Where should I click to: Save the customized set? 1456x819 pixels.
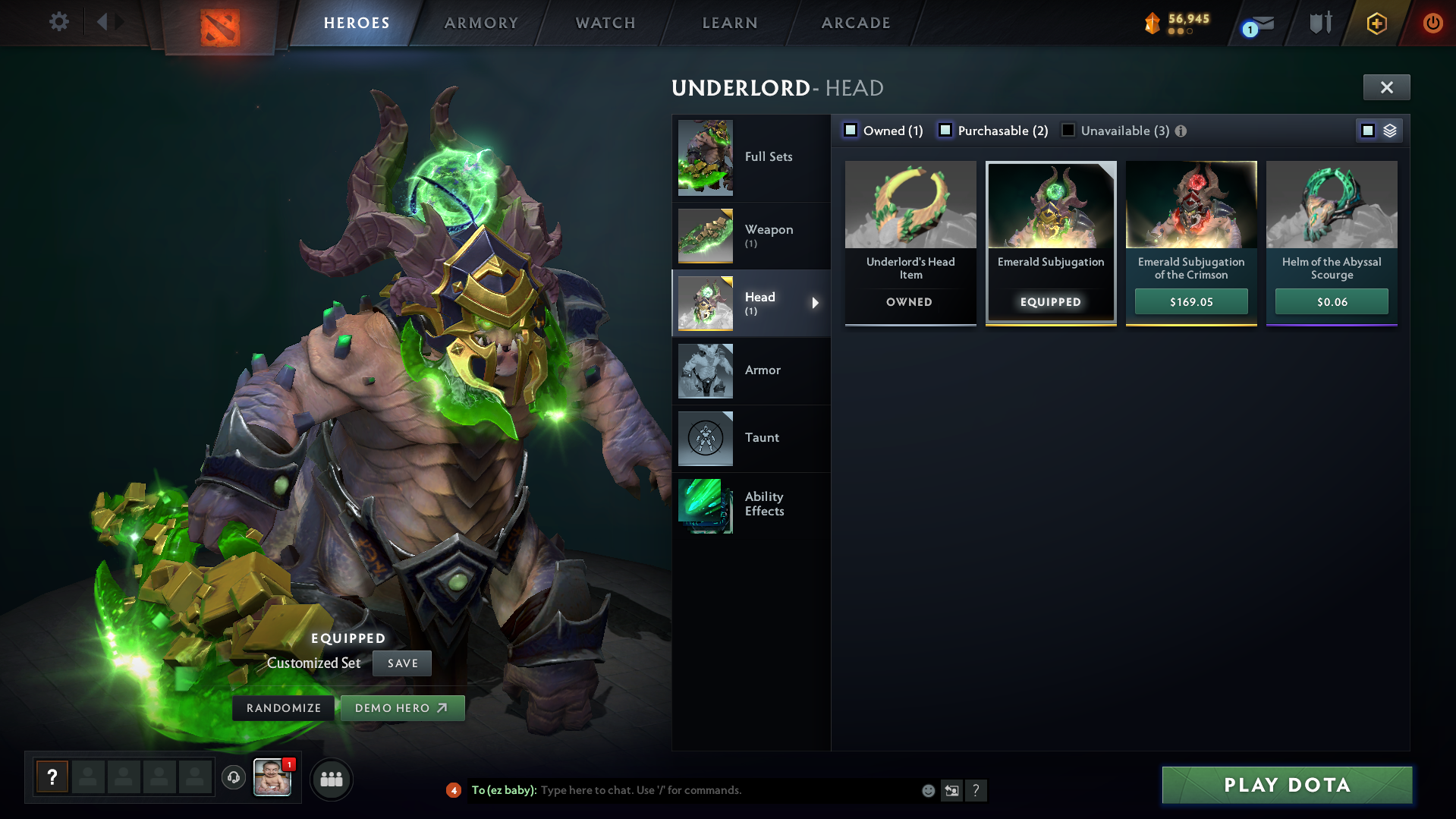pyautogui.click(x=402, y=663)
